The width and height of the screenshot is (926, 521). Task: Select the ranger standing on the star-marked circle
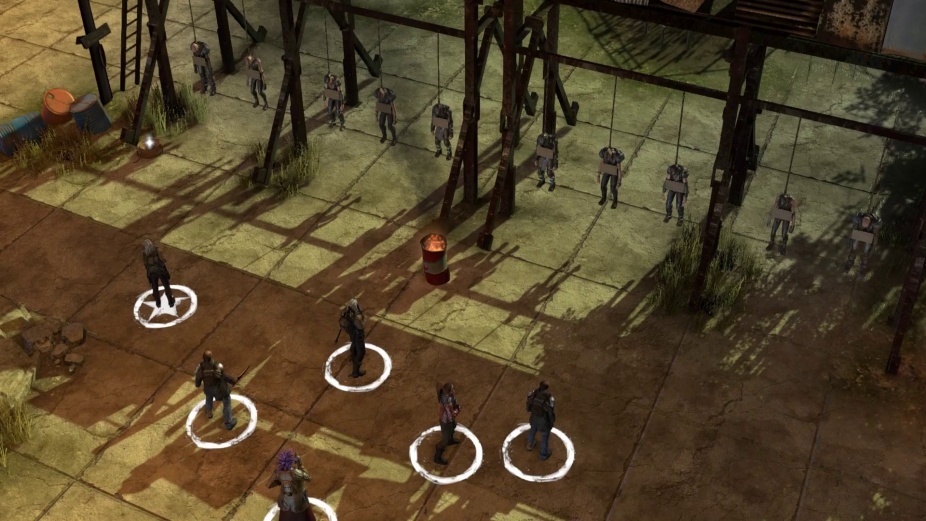[157, 272]
